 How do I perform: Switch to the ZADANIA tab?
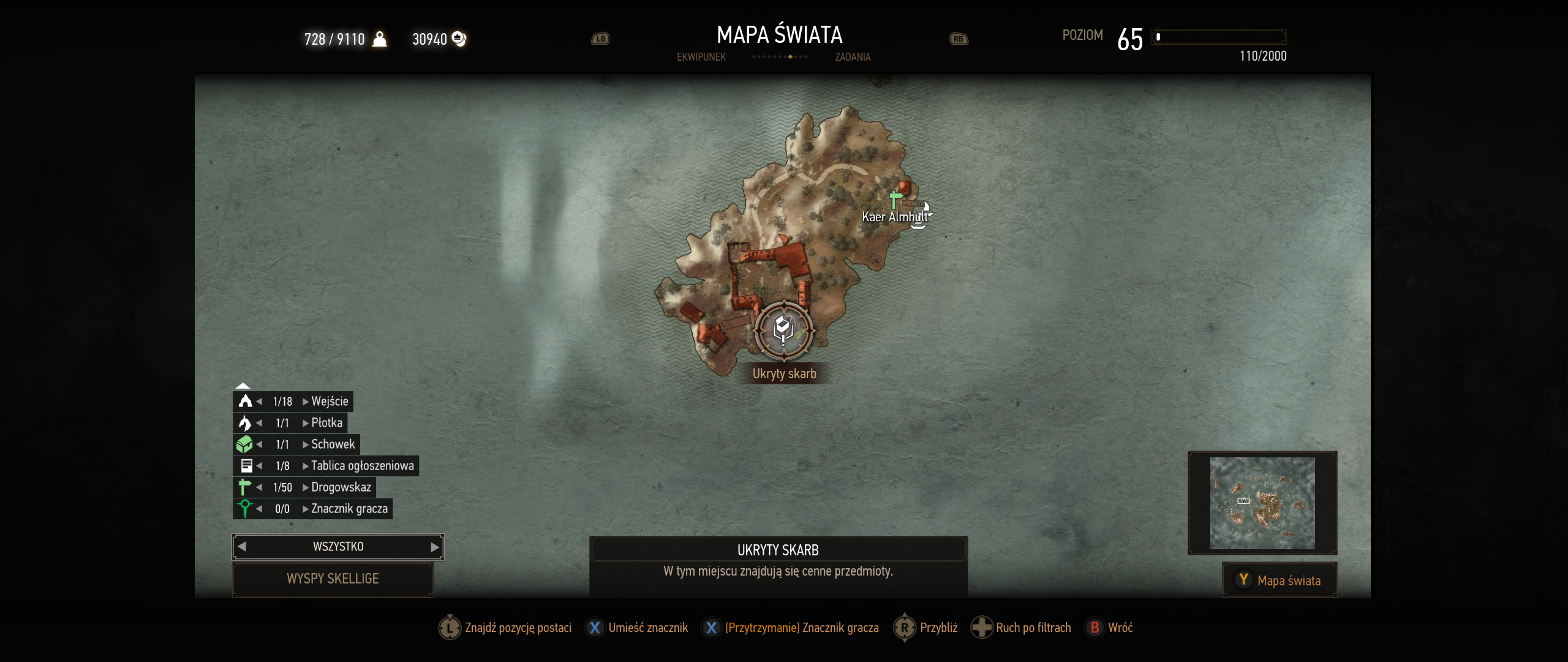[x=853, y=57]
